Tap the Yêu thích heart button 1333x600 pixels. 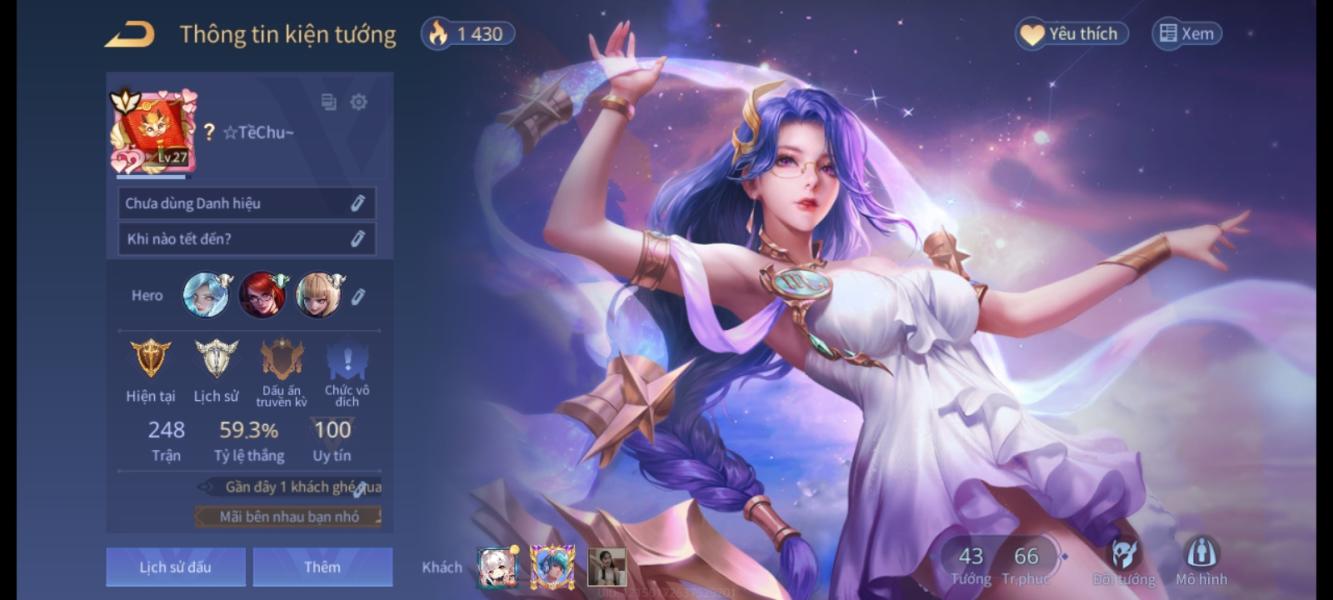pos(1071,34)
